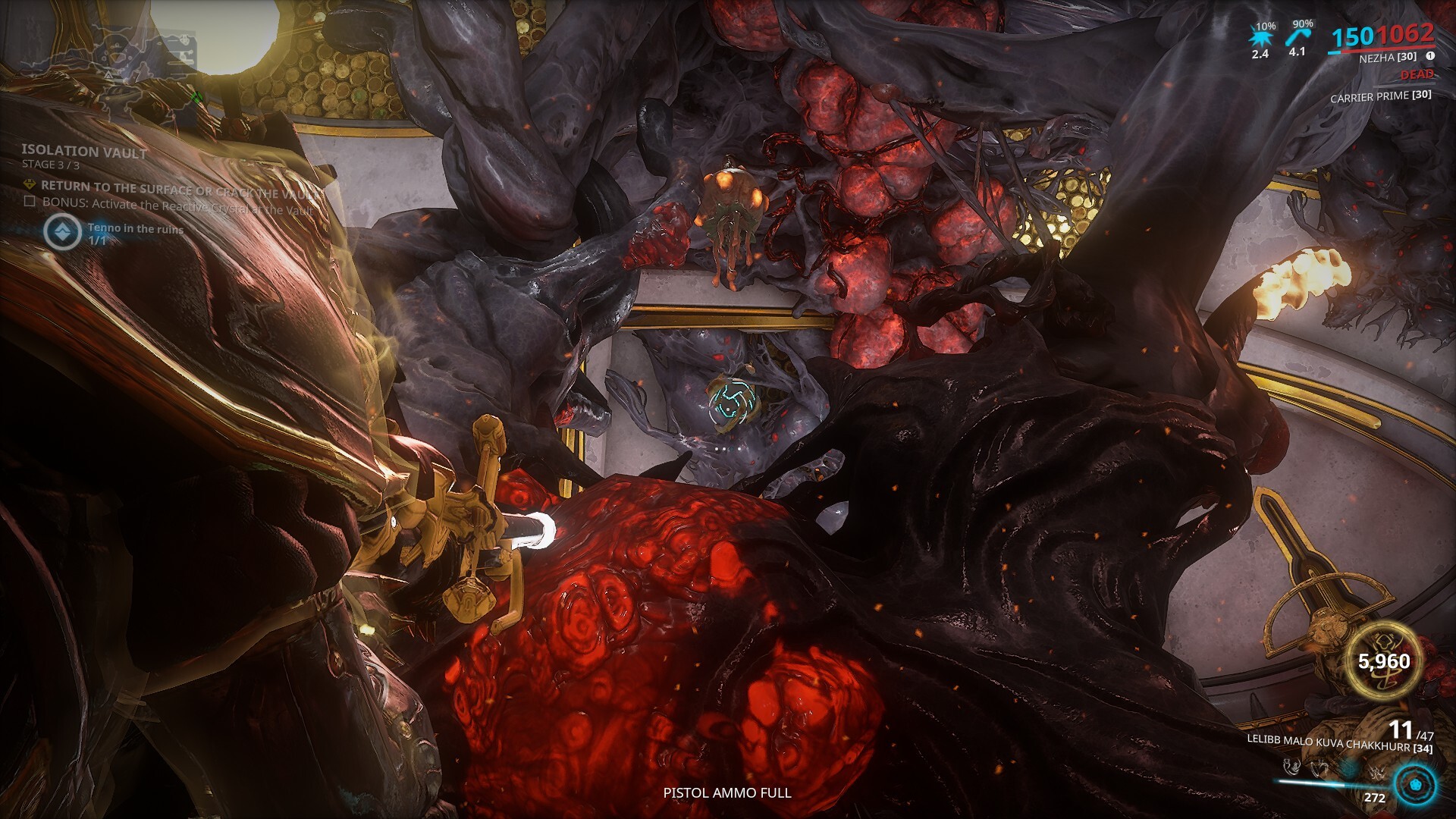Screen dimensions: 1456x819
Task: Activate the glowing teal Warding Halo ability
Action: coord(1348,769)
